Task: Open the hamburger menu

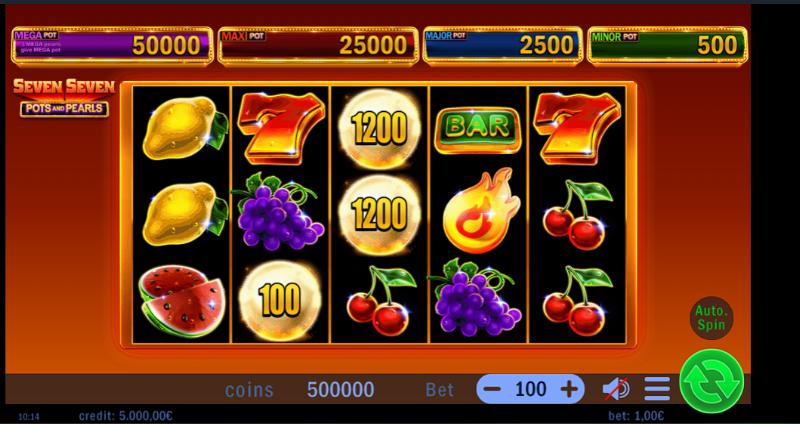Action: pyautogui.click(x=657, y=389)
